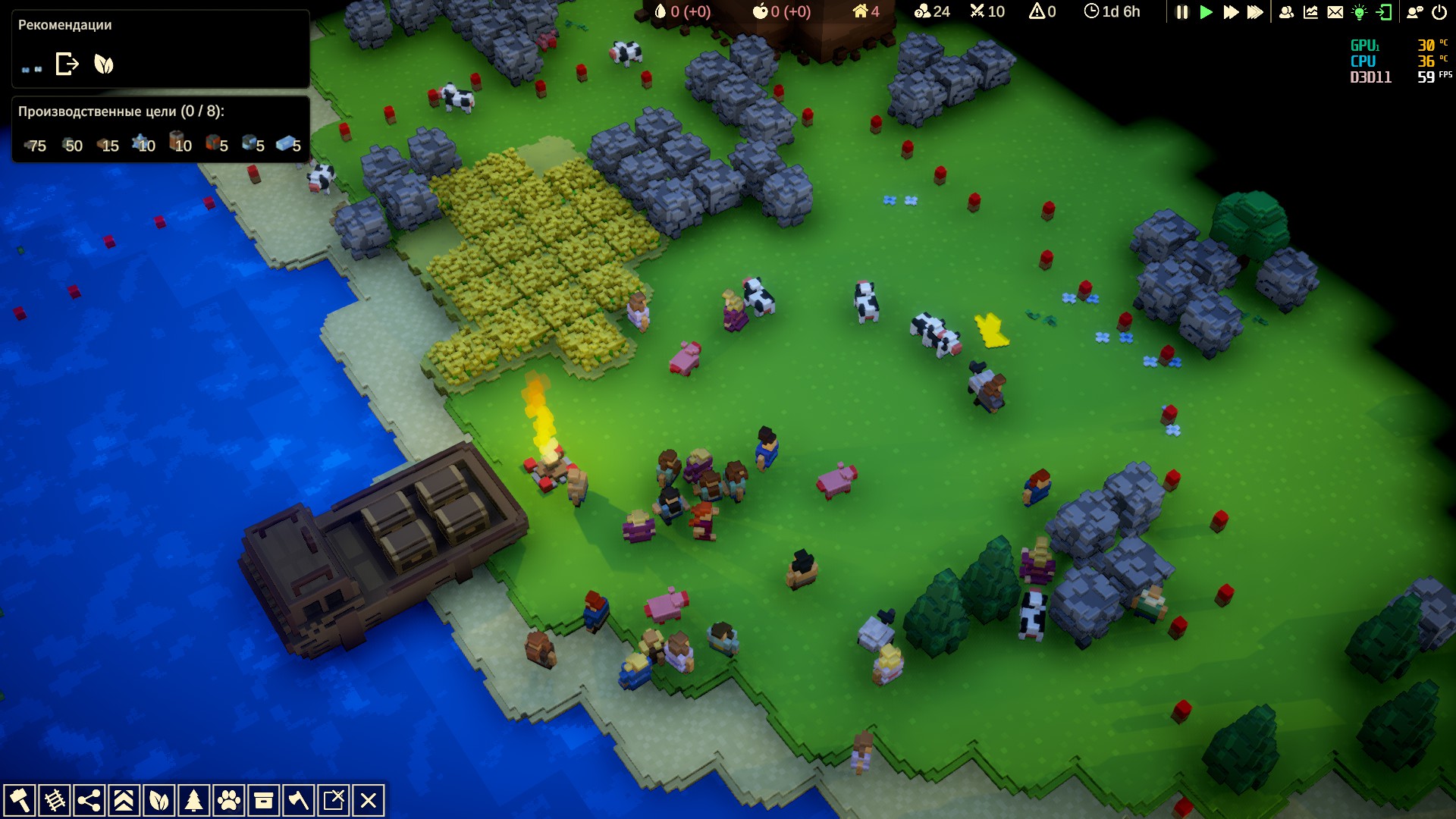This screenshot has height=819, width=1456.
Task: Set game speed to normal play
Action: 1206,12
